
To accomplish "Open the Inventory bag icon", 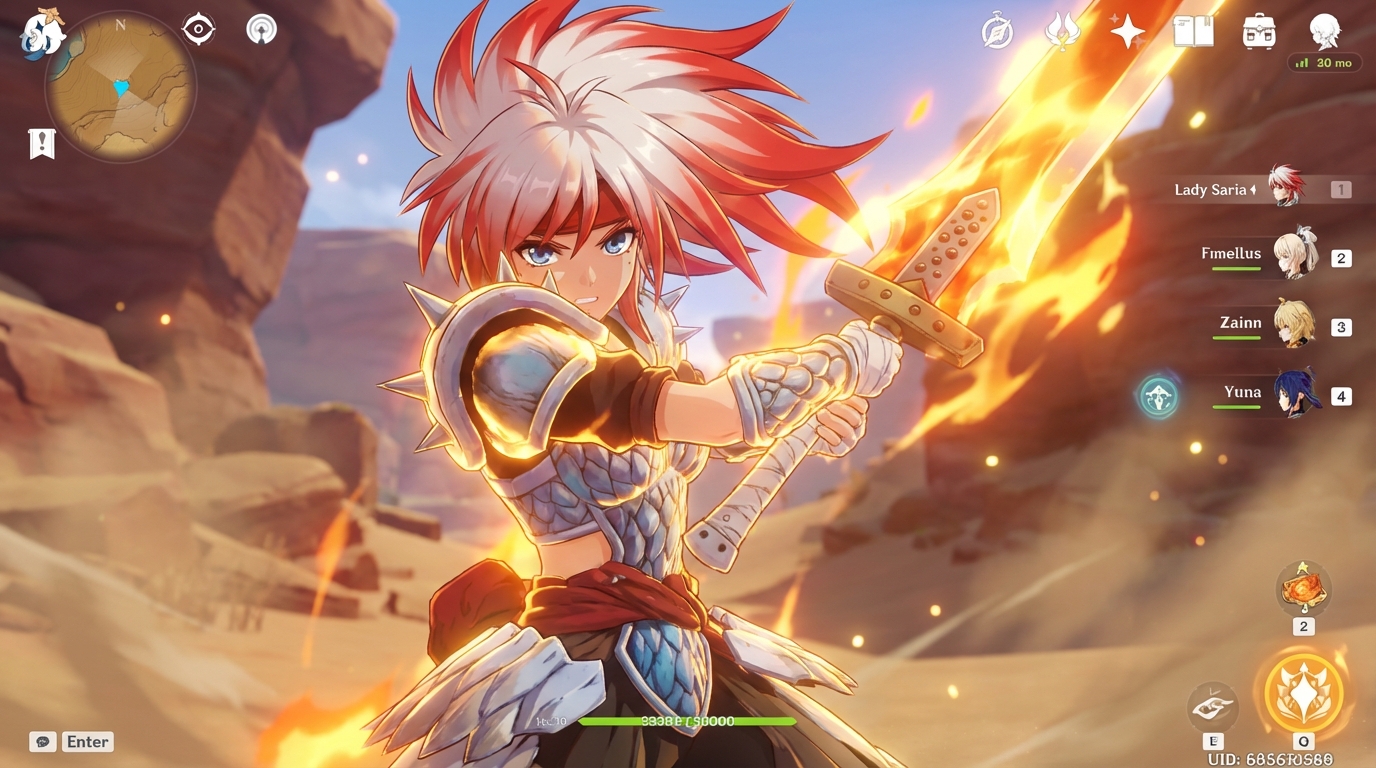I will click(1257, 31).
